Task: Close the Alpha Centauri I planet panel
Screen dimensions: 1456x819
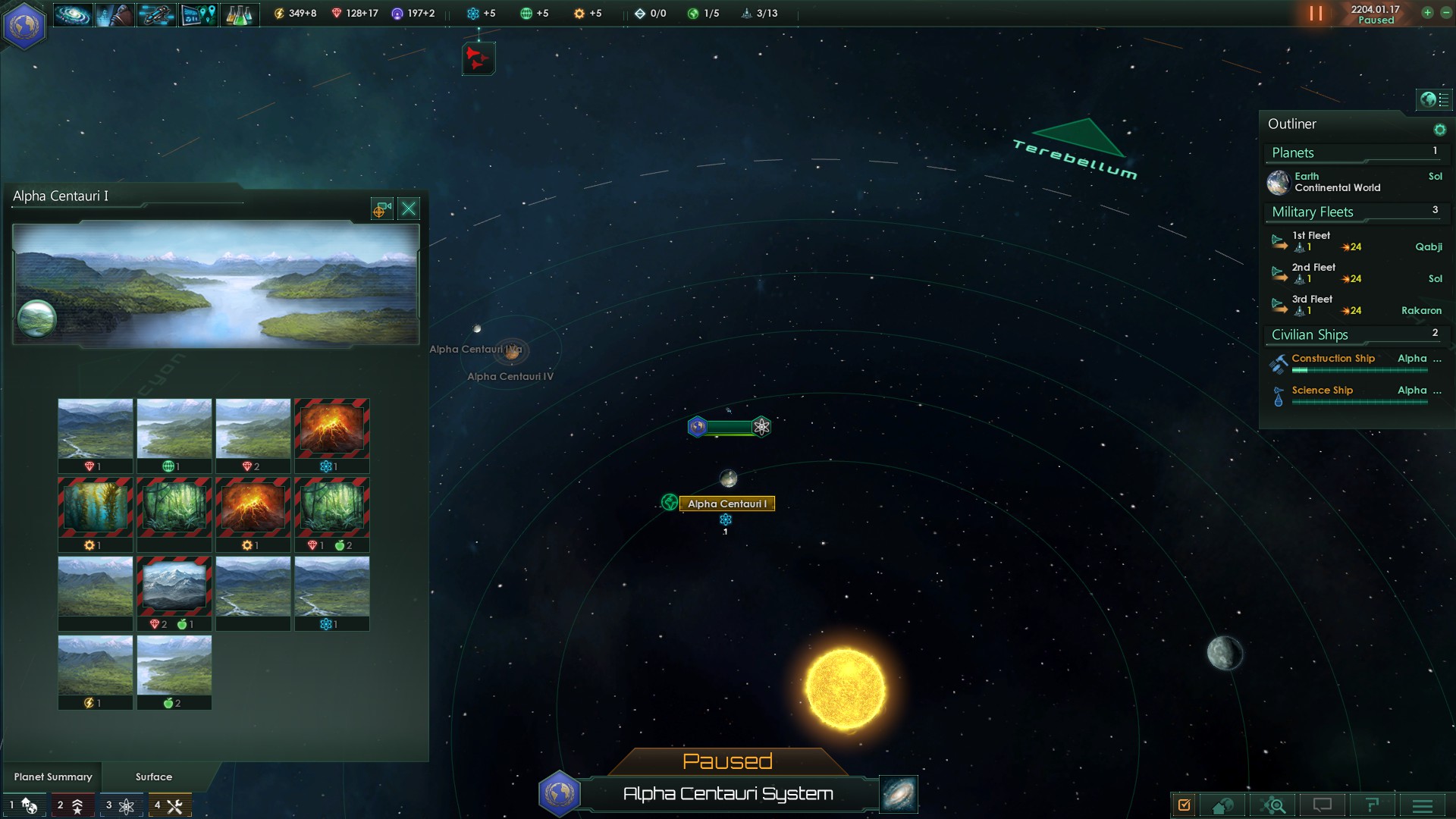Action: [409, 209]
